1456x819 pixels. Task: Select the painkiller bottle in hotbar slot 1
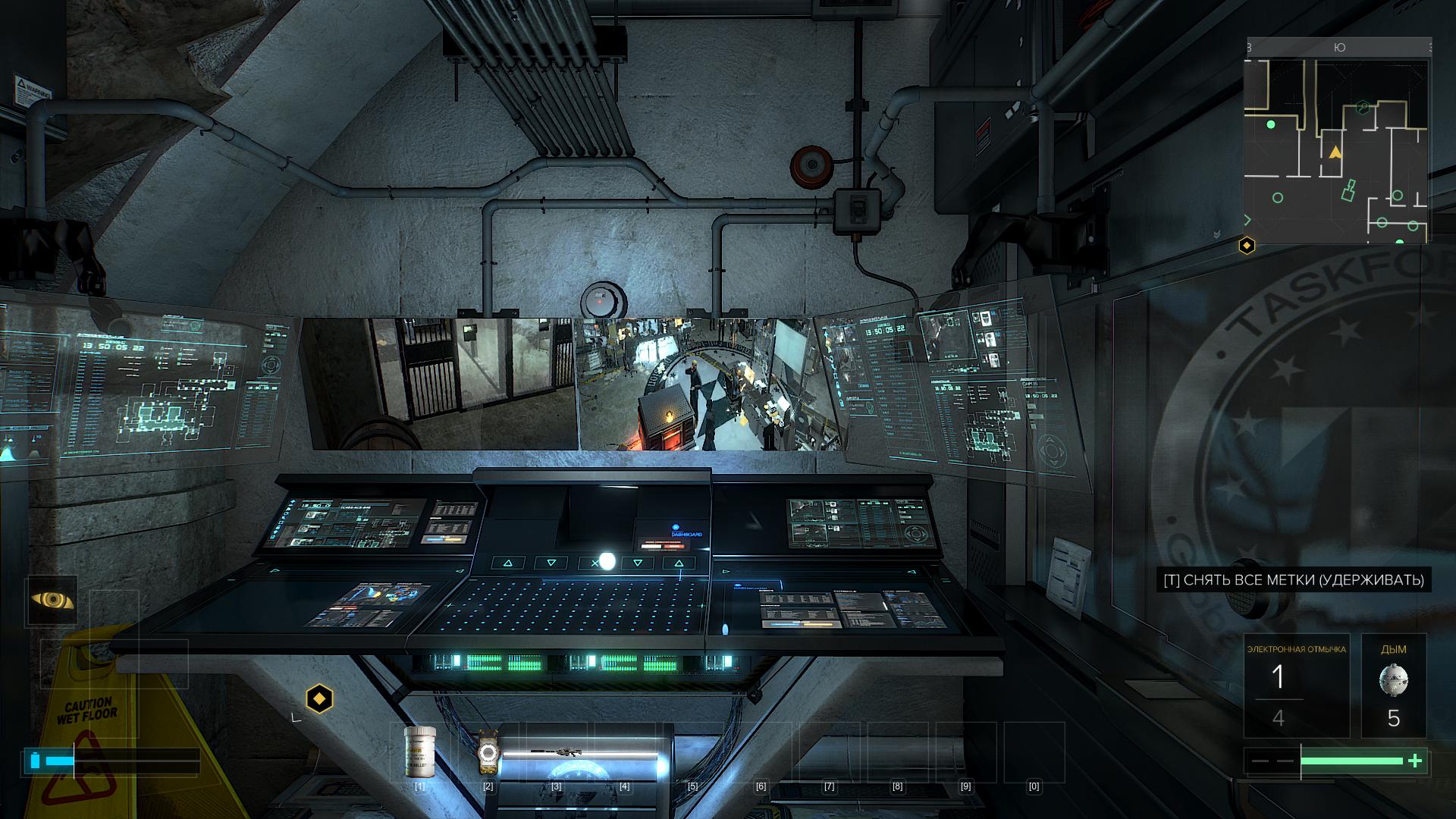[x=420, y=751]
